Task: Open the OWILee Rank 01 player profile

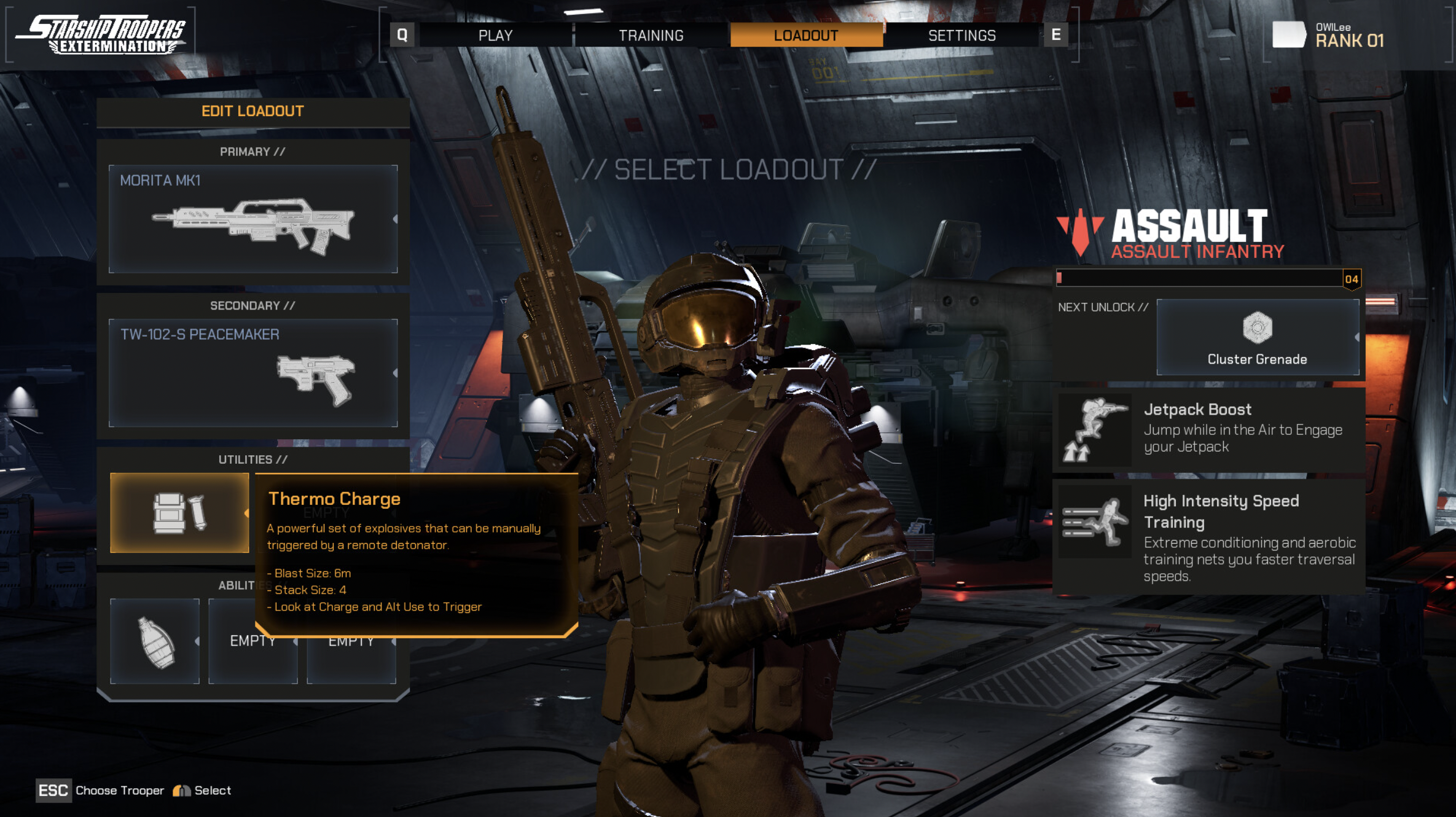Action: coord(1331,36)
